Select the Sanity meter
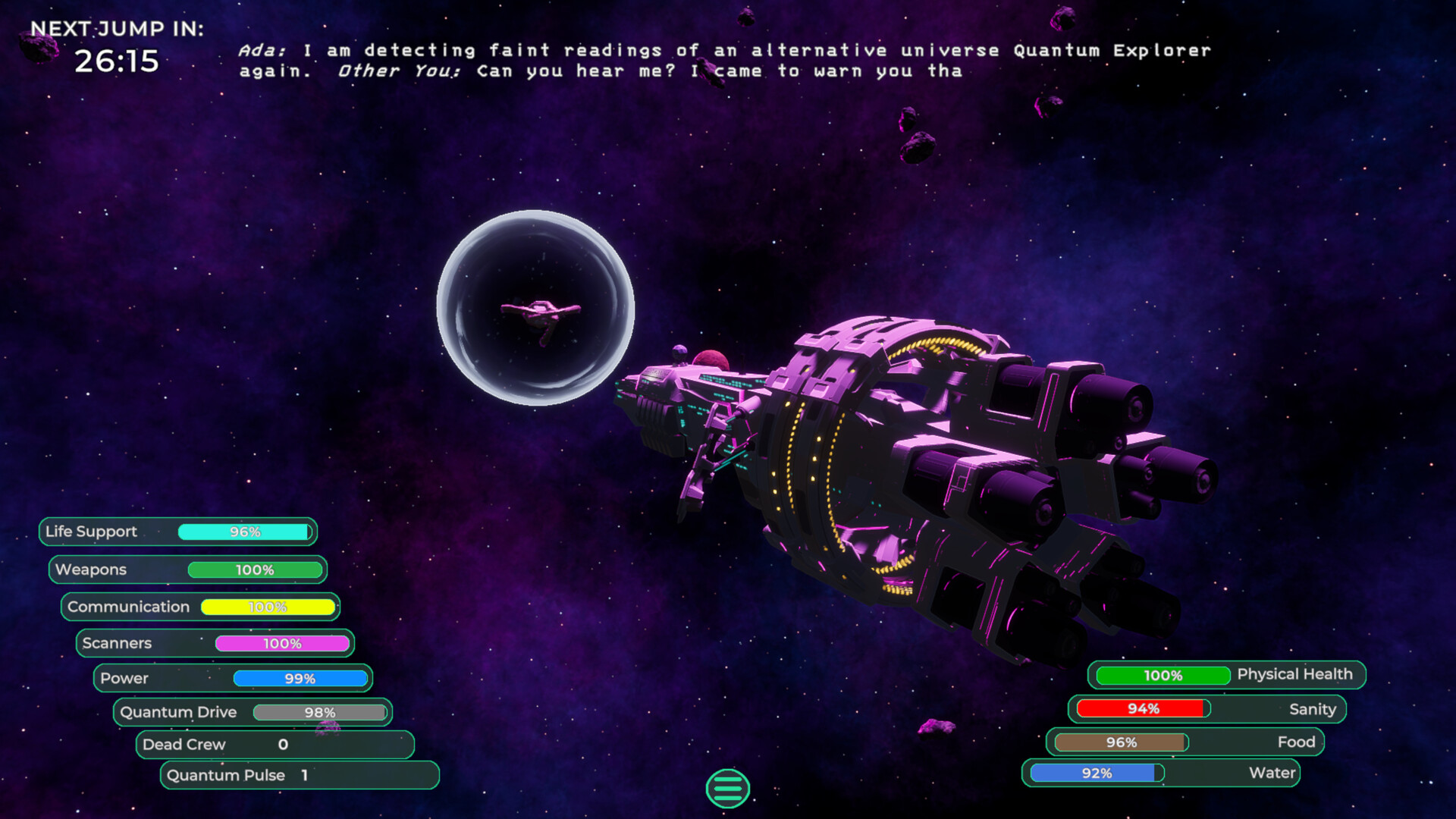Image resolution: width=1456 pixels, height=819 pixels. pos(1206,709)
